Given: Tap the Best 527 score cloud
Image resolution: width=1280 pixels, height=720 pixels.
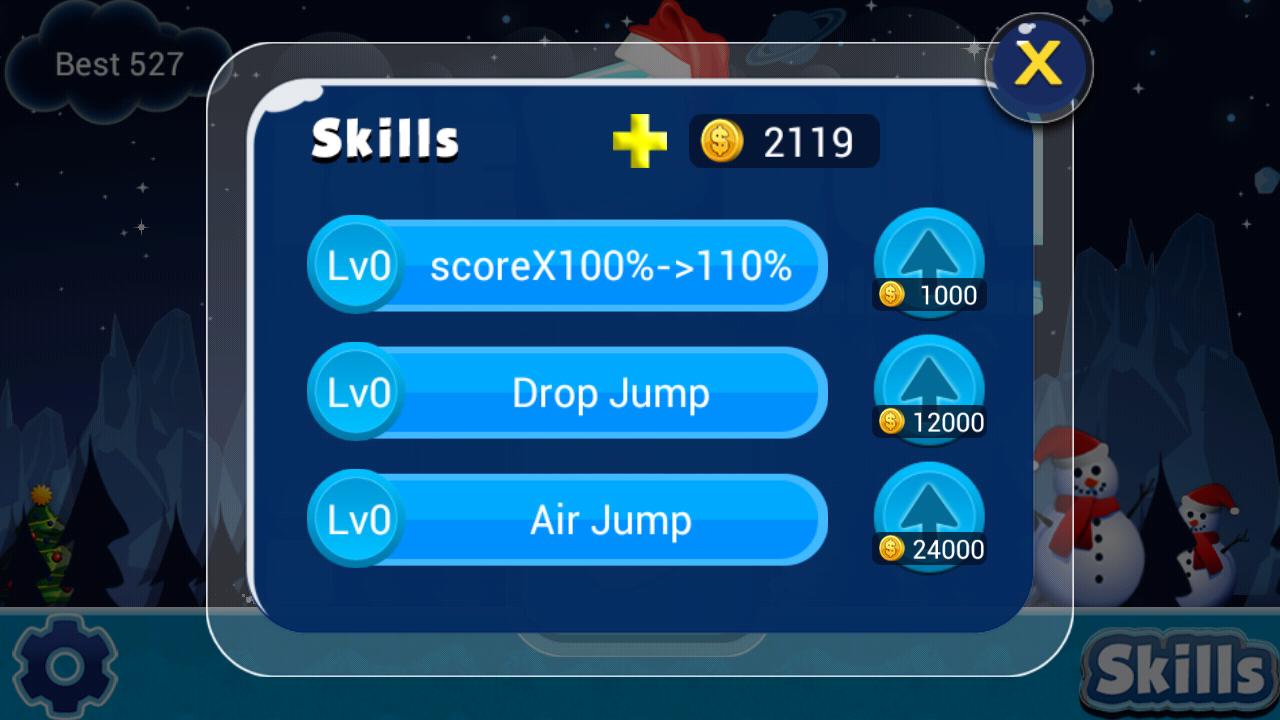Looking at the screenshot, I should pyautogui.click(x=118, y=66).
